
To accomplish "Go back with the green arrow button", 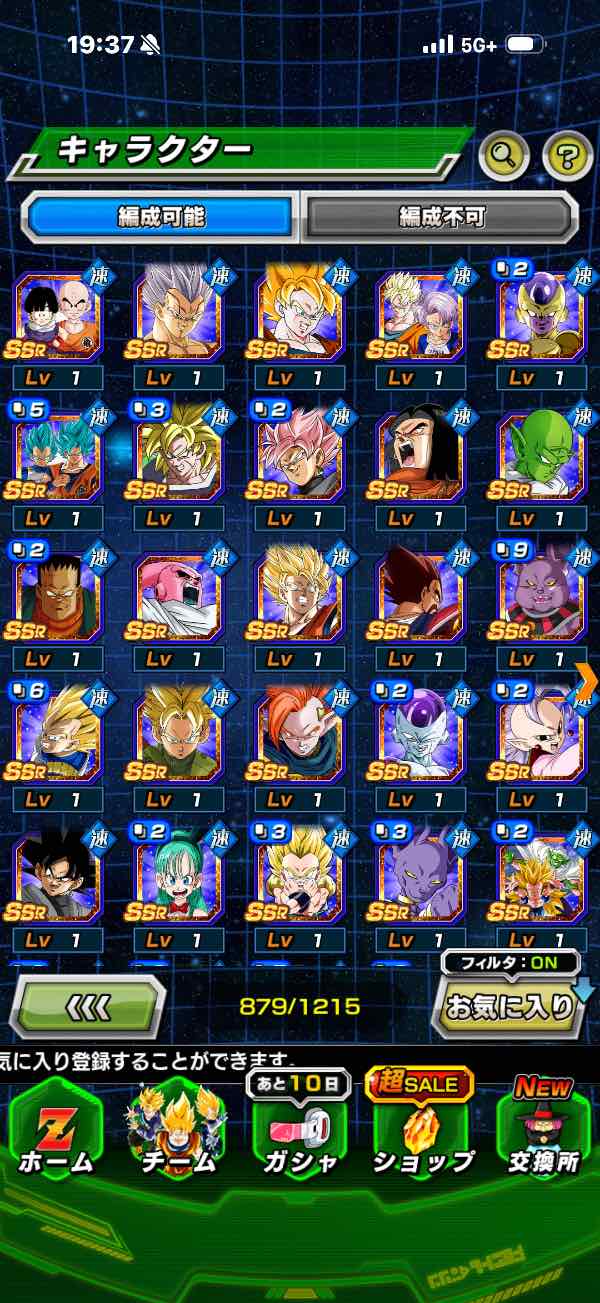I will 87,1005.
